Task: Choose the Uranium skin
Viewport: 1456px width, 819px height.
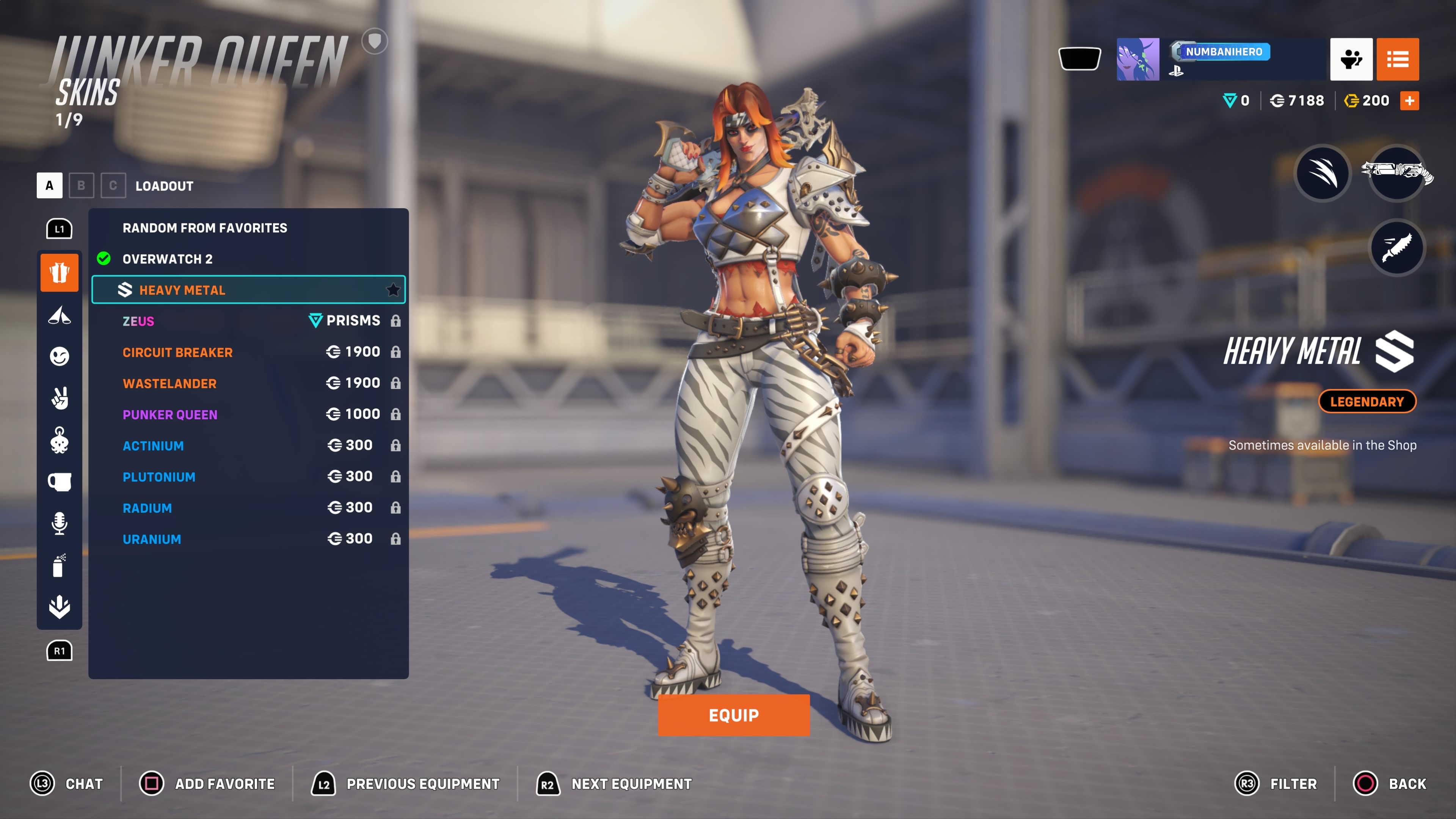Action: (249, 539)
